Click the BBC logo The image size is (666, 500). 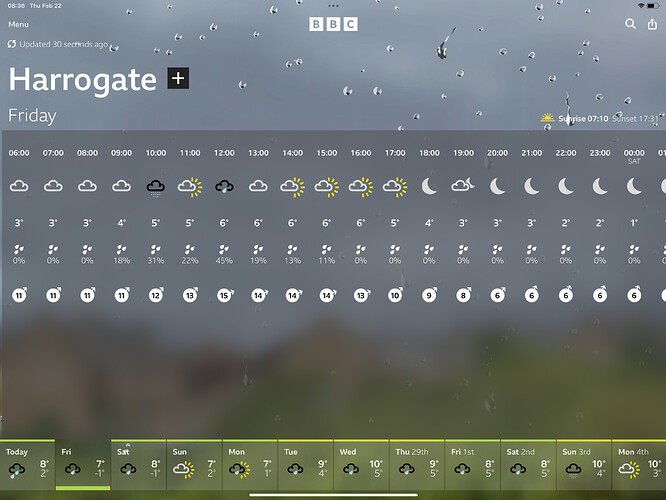pyautogui.click(x=333, y=24)
